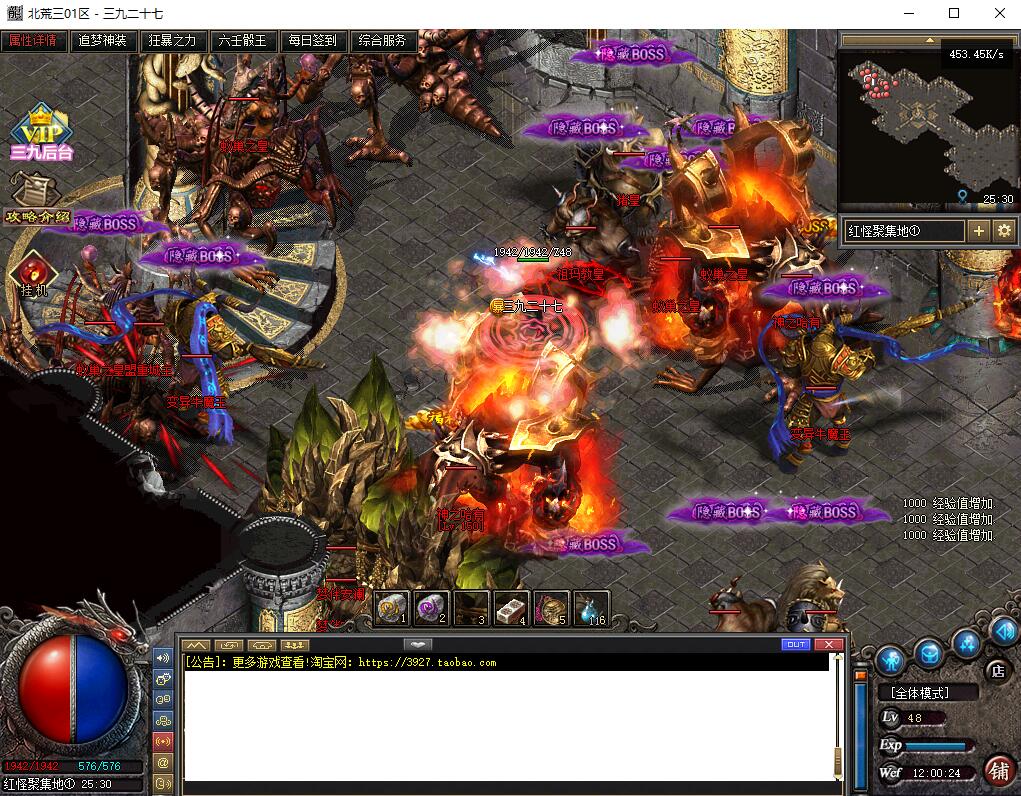The image size is (1021, 796).
Task: Open the 狂暴之力 menu
Action: click(x=172, y=41)
